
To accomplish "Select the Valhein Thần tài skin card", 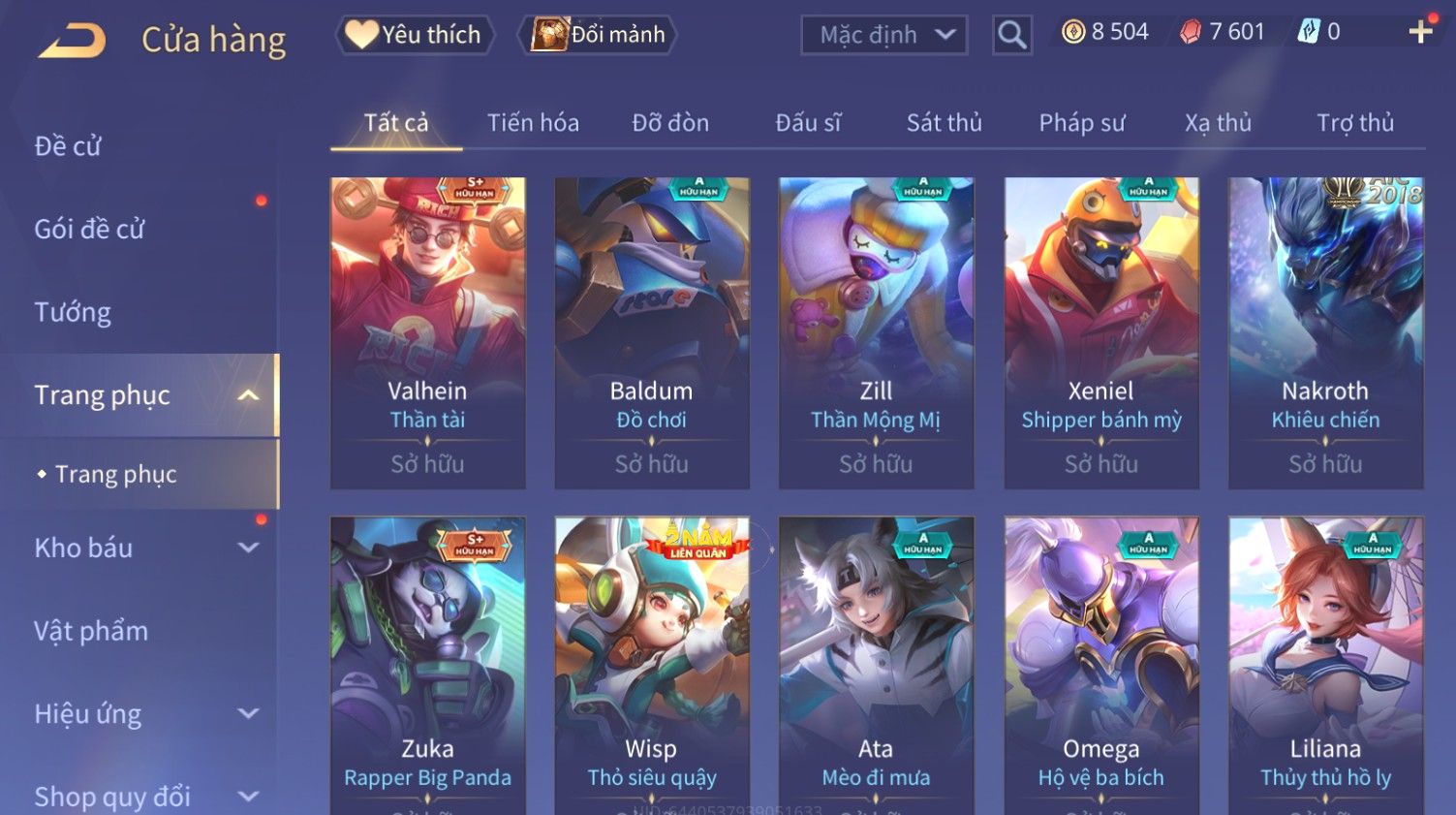I will (427, 332).
